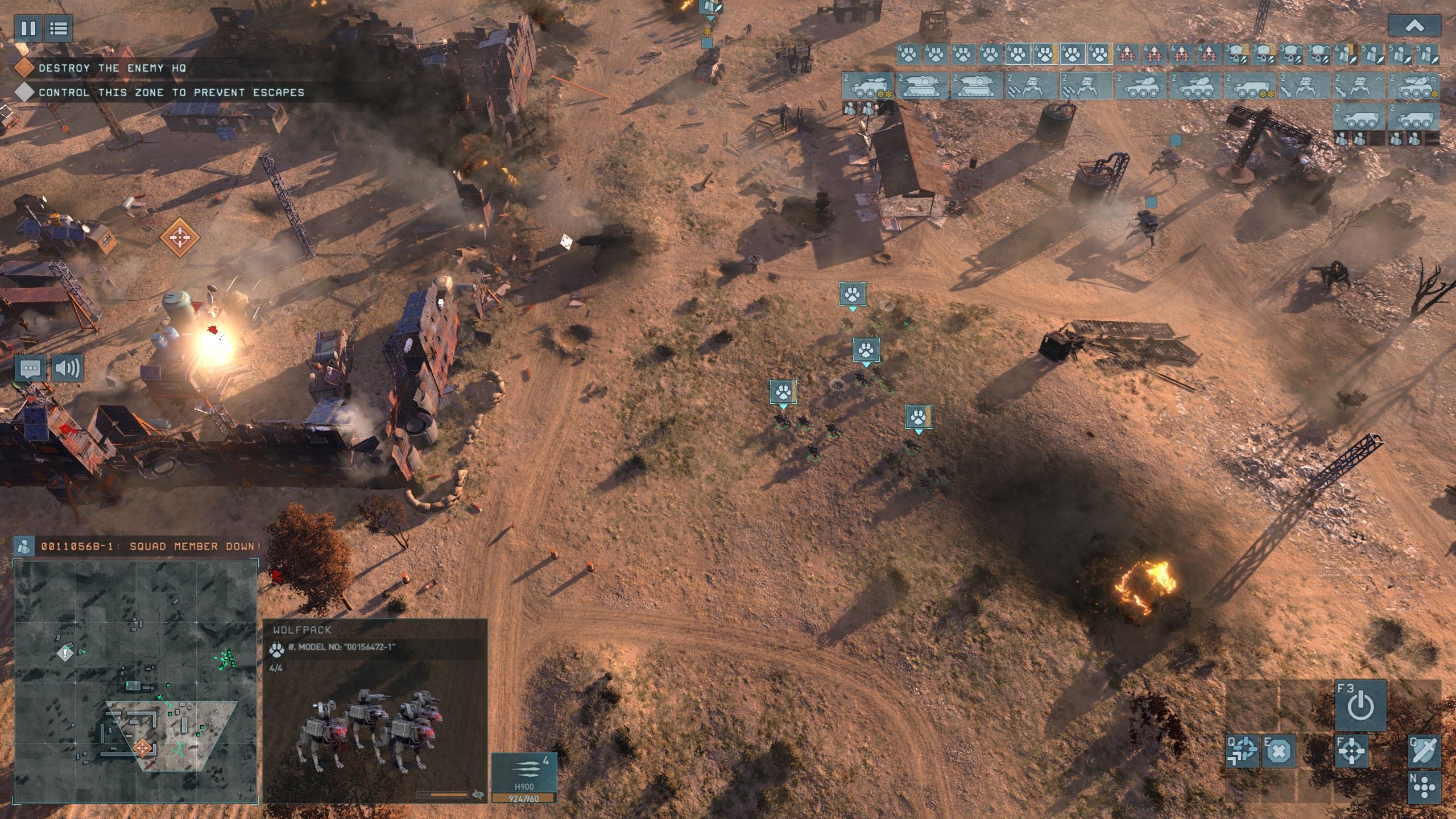Open the objectives list menu
The height and width of the screenshot is (819, 1456).
tap(58, 28)
